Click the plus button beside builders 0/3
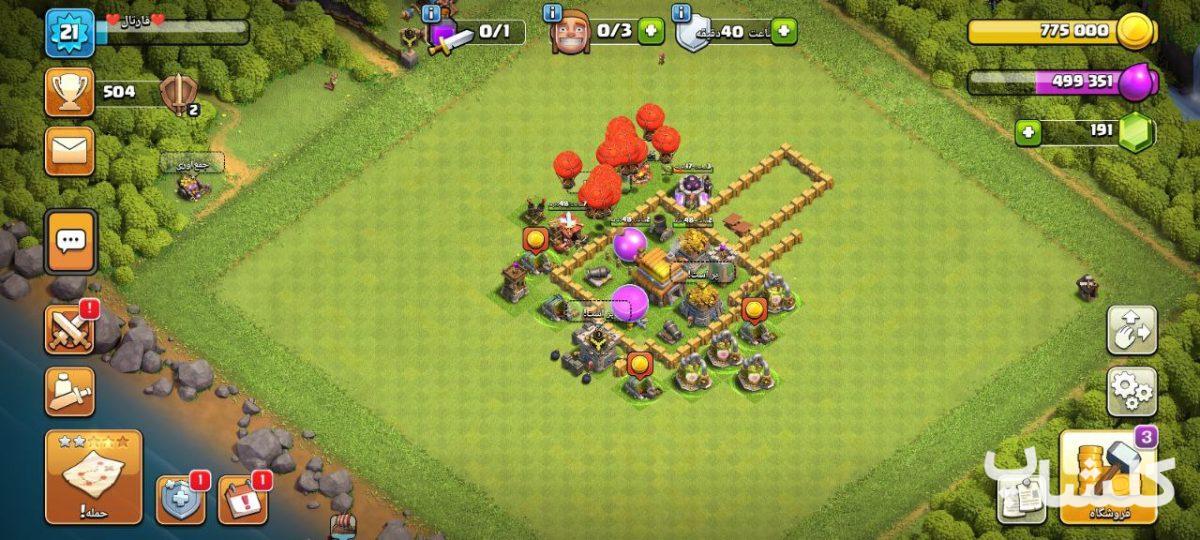Viewport: 1200px width, 540px height. click(651, 31)
